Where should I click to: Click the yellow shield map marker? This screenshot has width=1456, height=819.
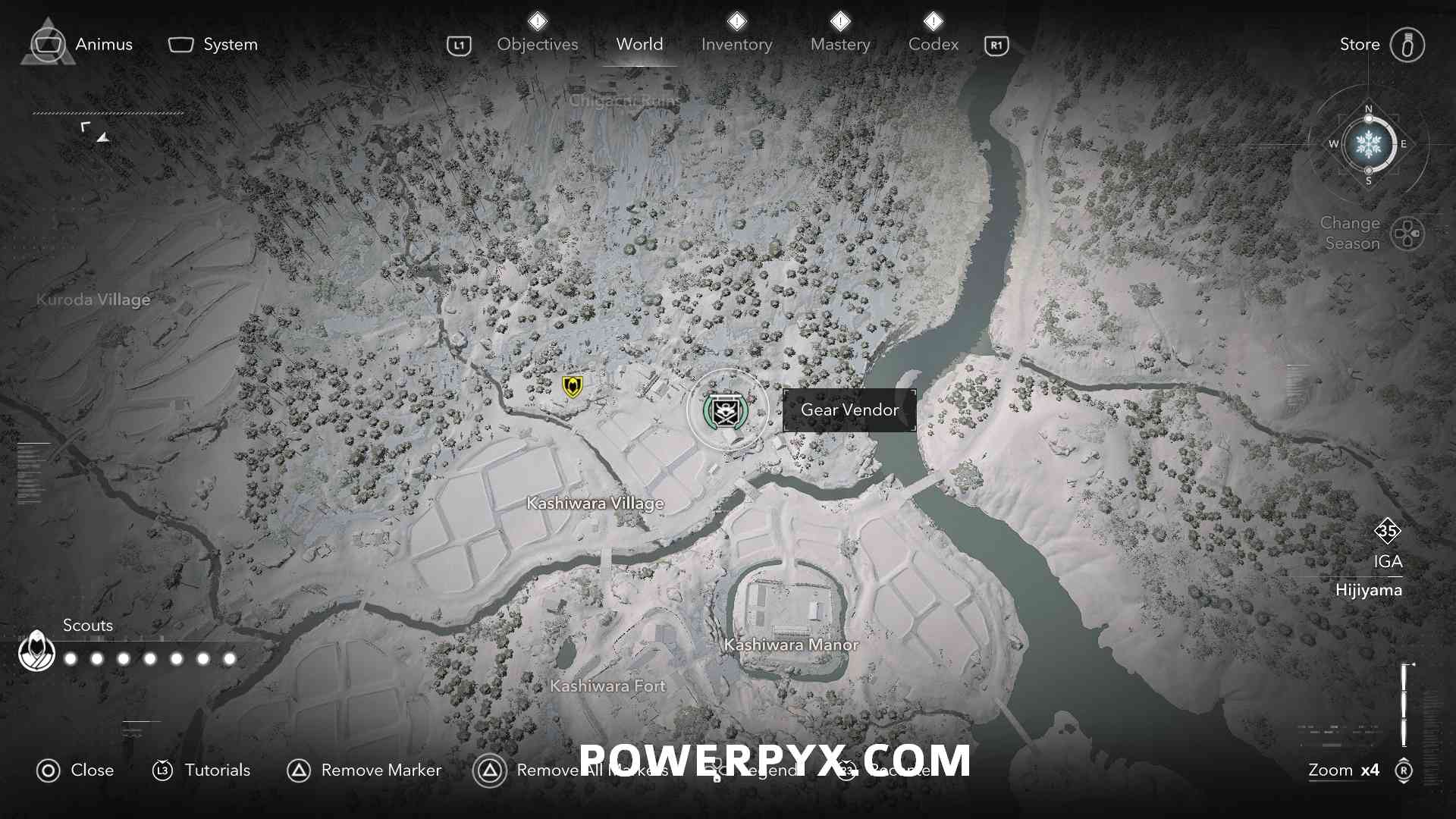pos(573,387)
